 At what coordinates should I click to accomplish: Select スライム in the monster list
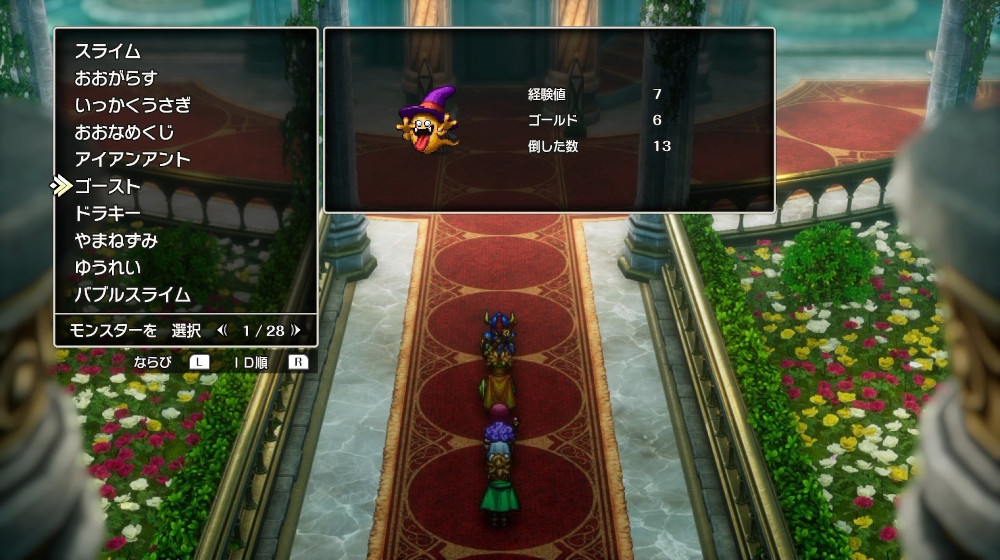pyautogui.click(x=107, y=51)
